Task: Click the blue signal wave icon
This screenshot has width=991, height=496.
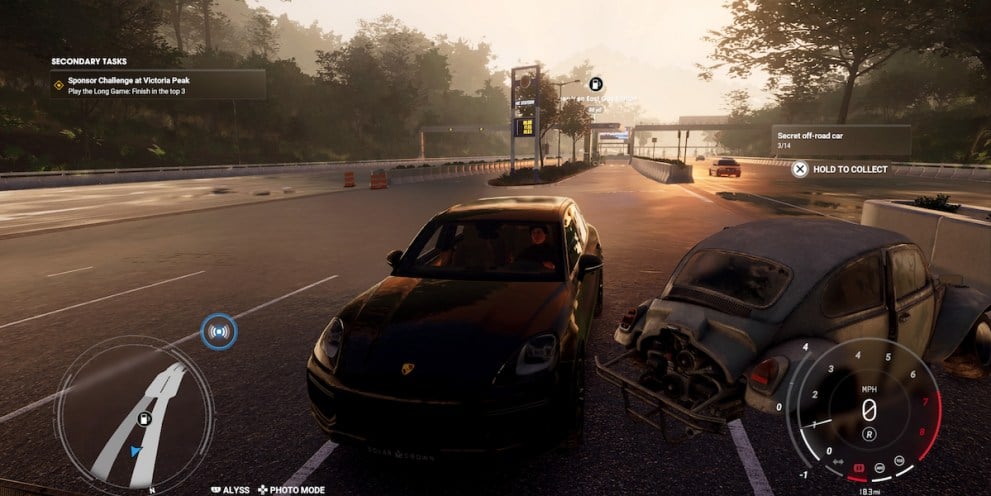Action: click(218, 331)
